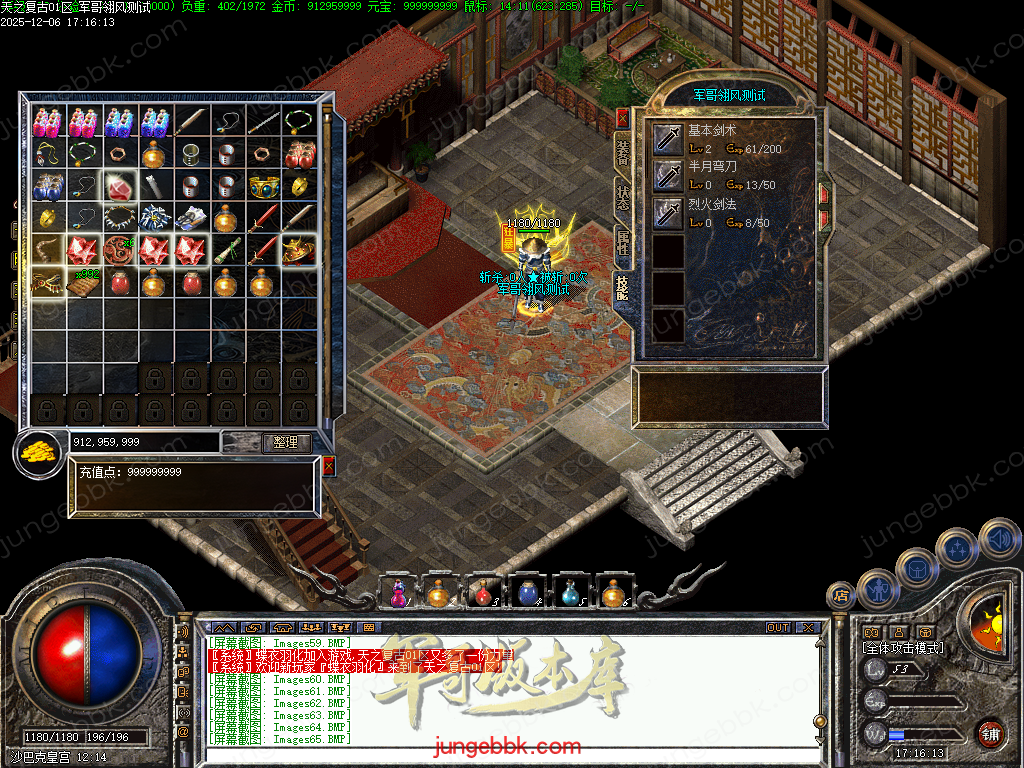1024x768 pixels.
Task: Click the 整理 sort button in the bag
Action: 286,442
